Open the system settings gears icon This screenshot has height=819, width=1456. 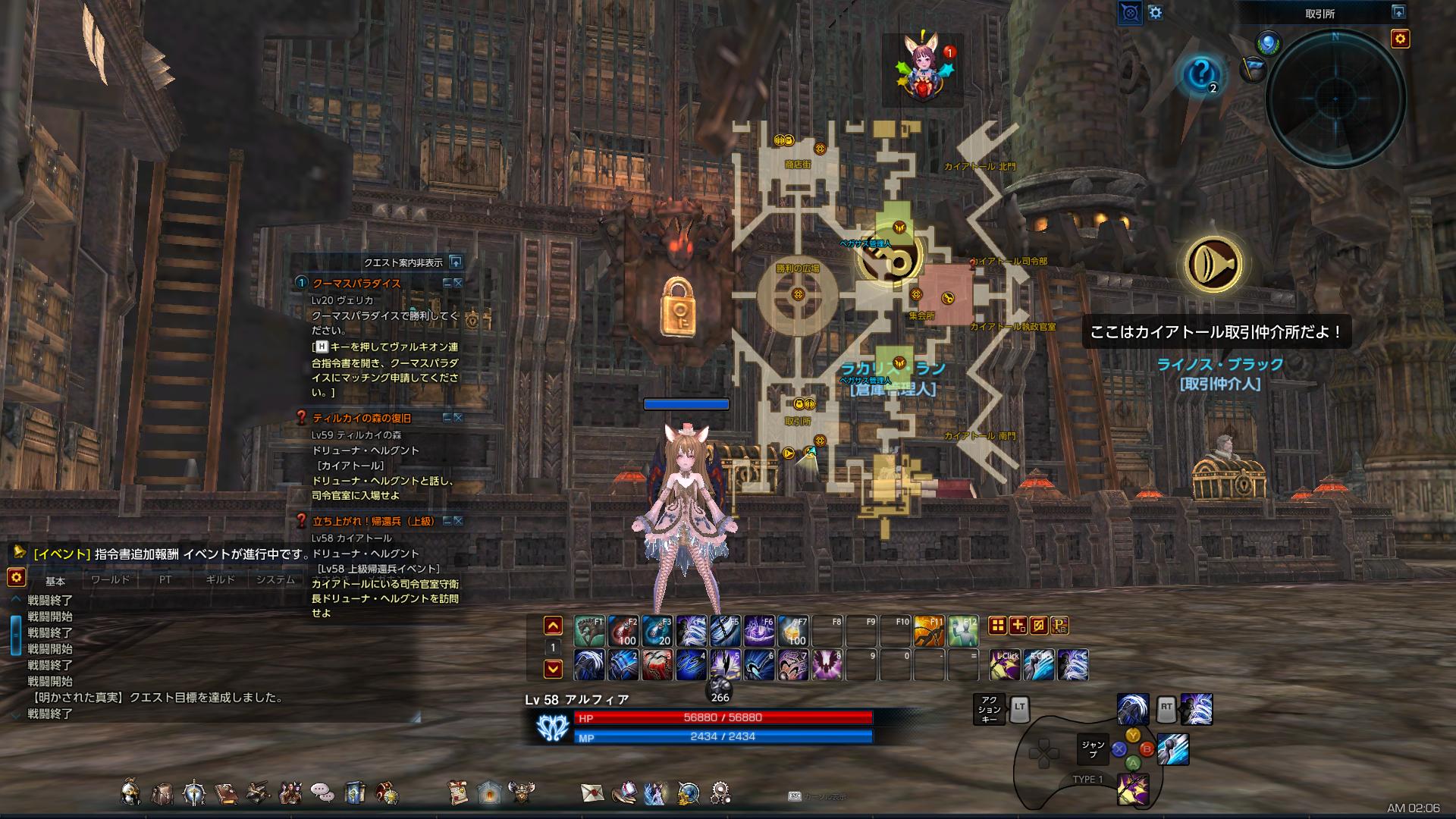[721, 794]
